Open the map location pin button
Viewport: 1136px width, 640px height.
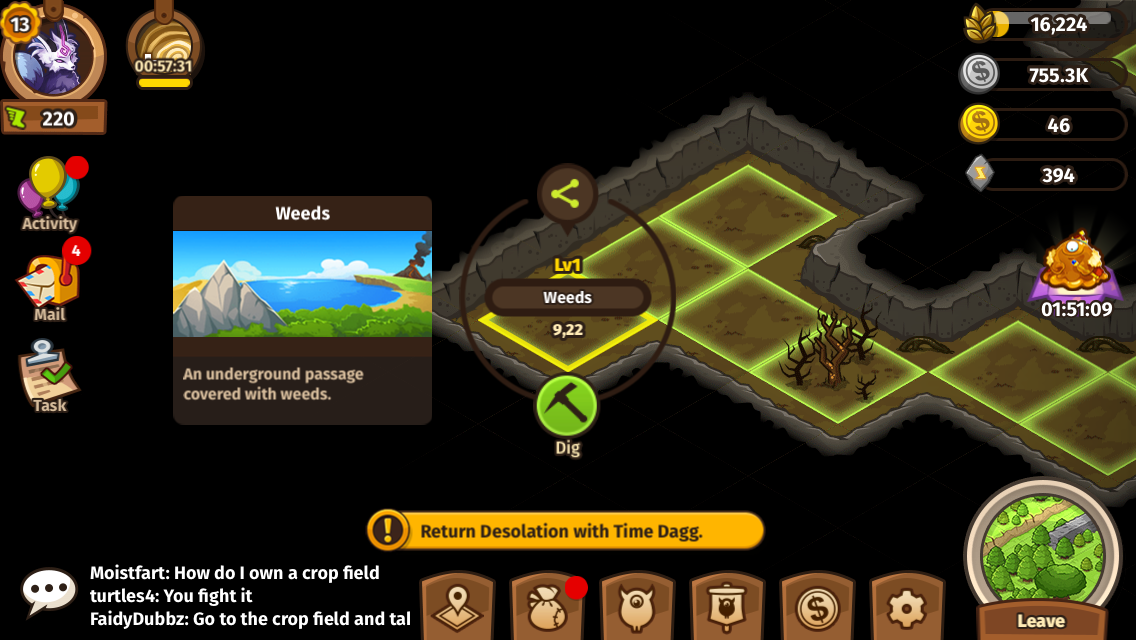click(457, 607)
